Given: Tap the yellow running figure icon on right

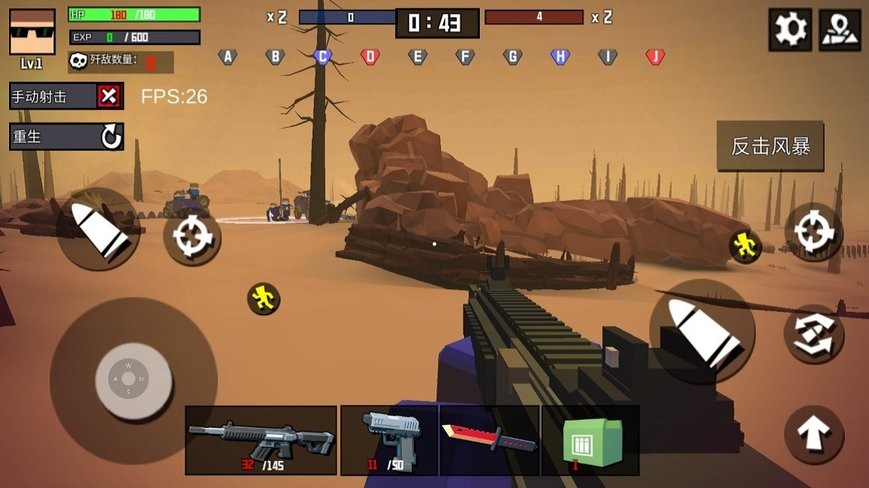Looking at the screenshot, I should (744, 245).
